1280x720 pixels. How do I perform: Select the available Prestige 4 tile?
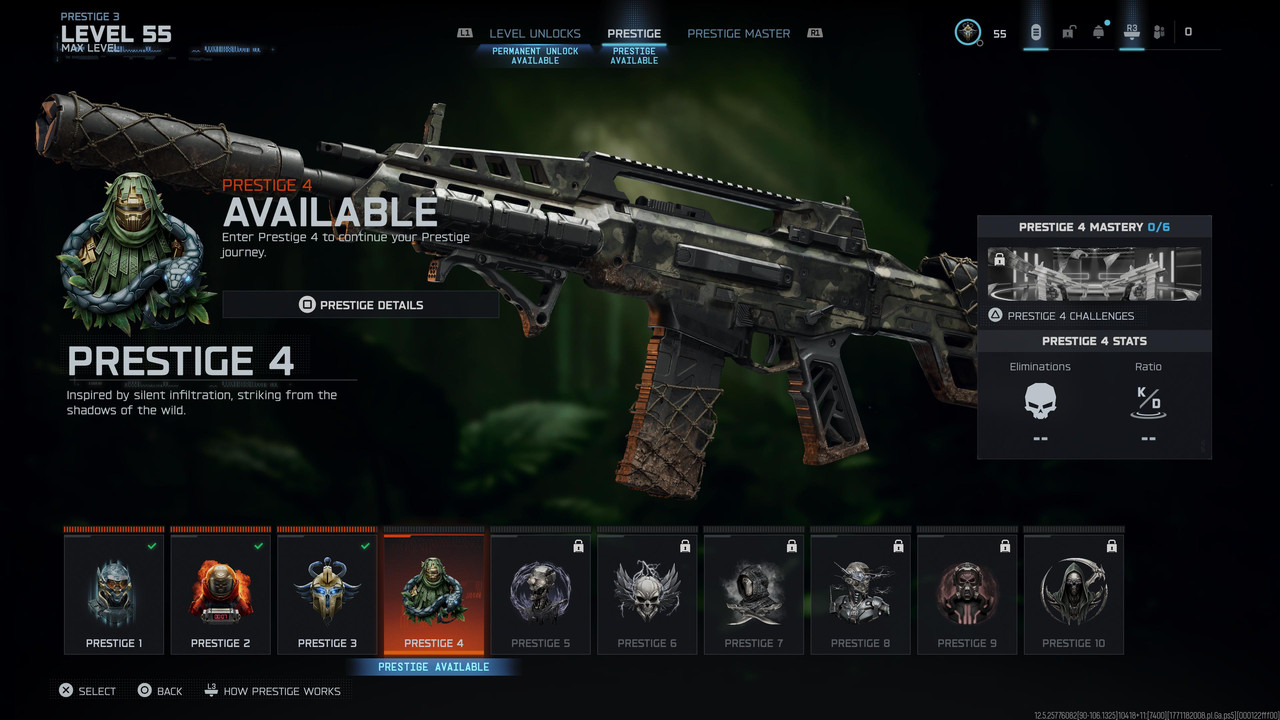[434, 595]
